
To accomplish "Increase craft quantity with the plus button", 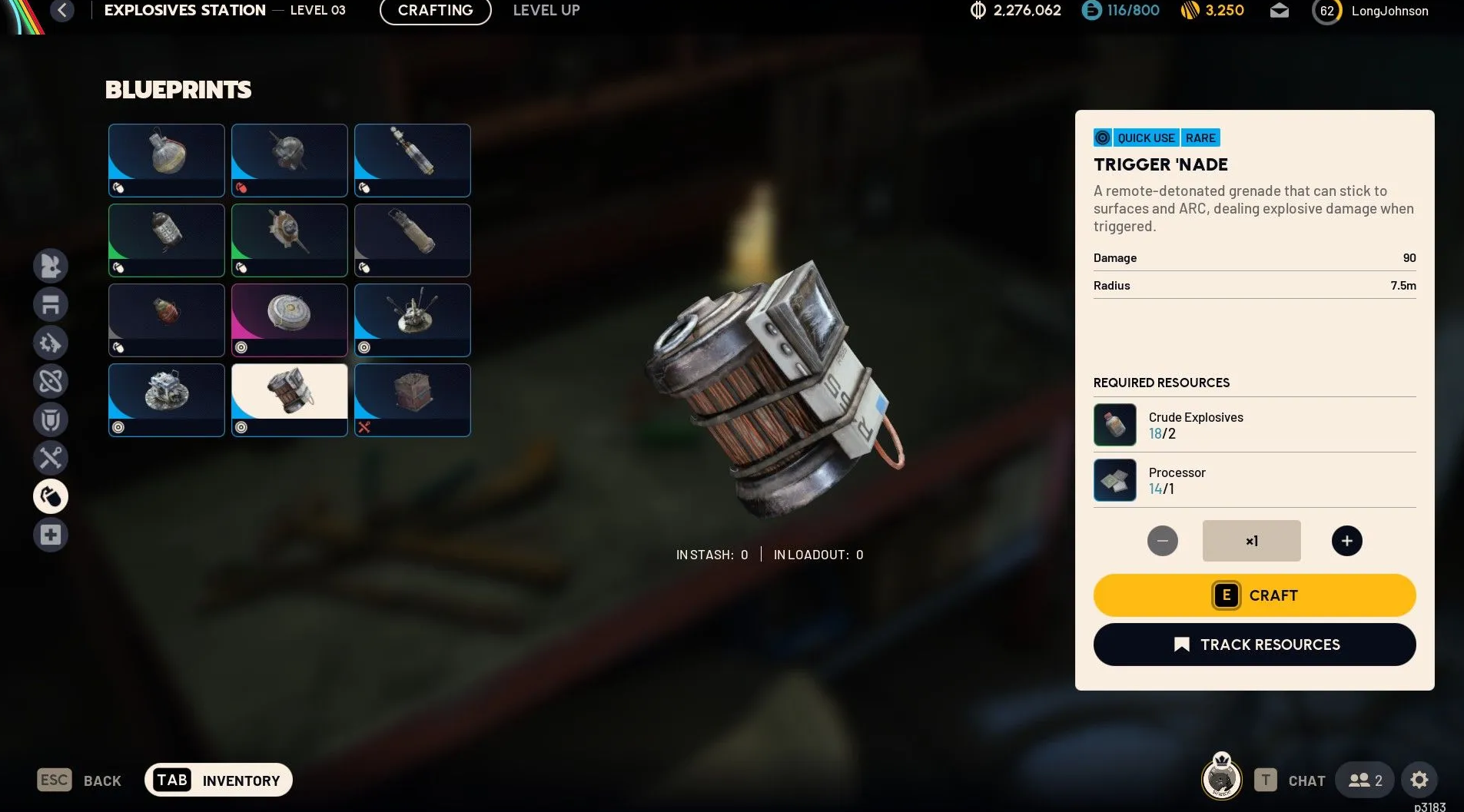I will tap(1346, 541).
